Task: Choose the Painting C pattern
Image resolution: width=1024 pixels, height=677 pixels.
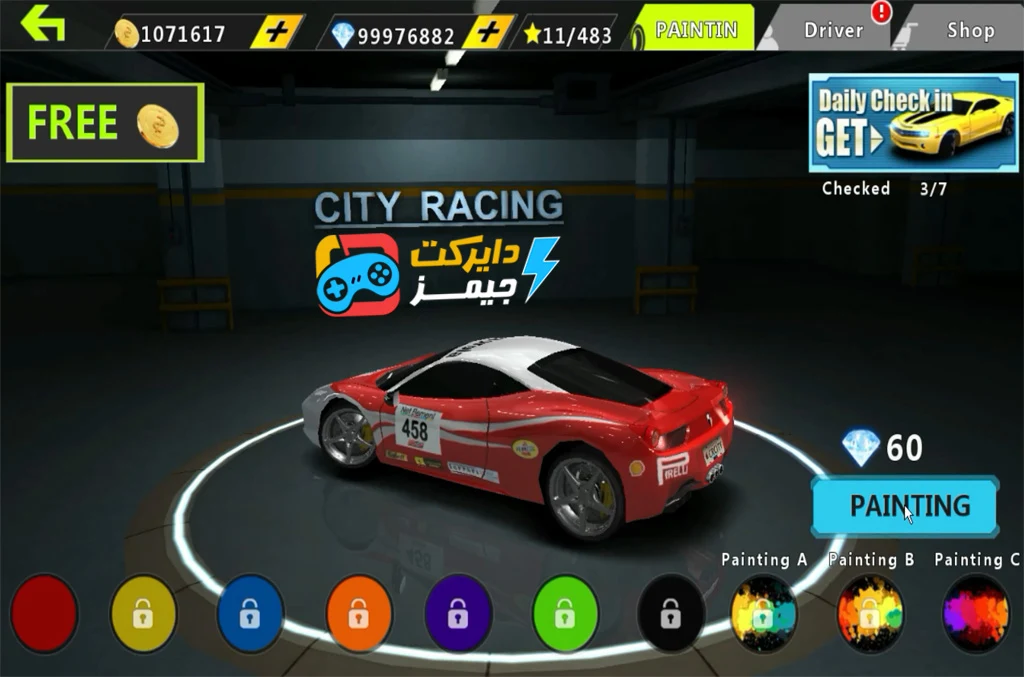Action: (976, 613)
